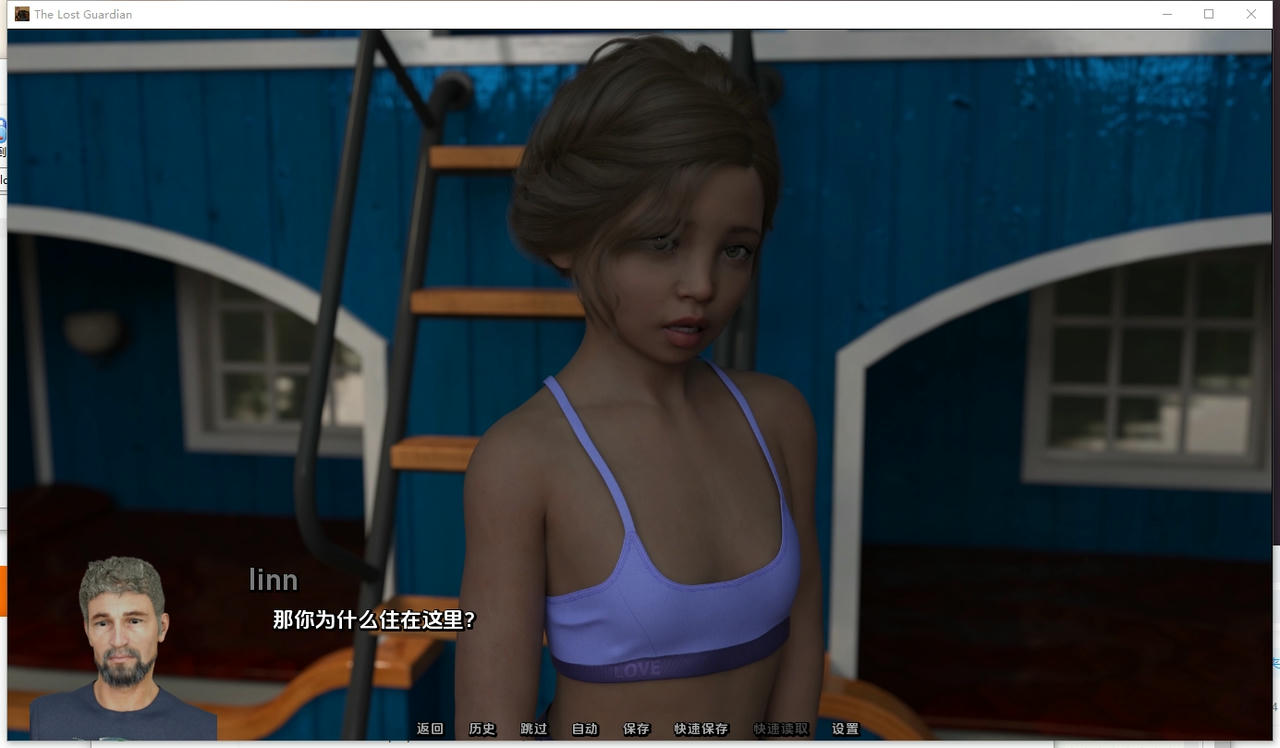Click the orange element peeking at screen left
Screen dimensions: 1280x748
[x=3, y=590]
